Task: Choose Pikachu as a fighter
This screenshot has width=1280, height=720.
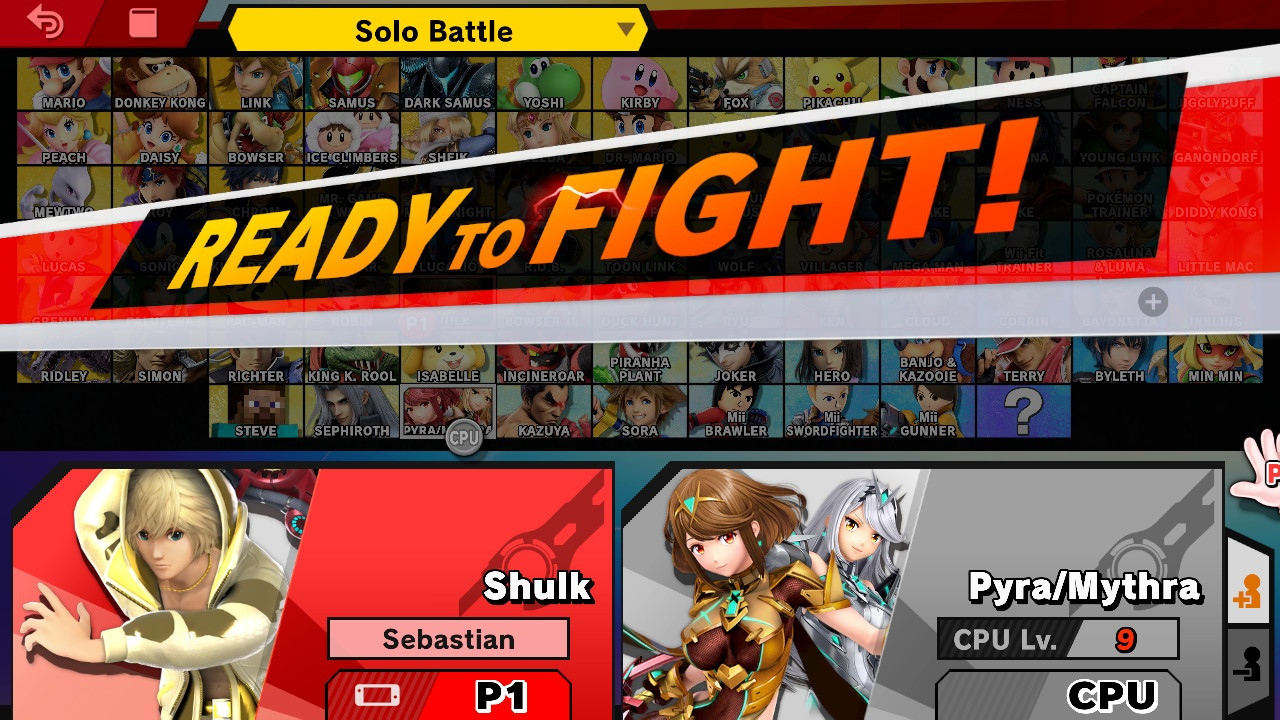Action: click(831, 82)
